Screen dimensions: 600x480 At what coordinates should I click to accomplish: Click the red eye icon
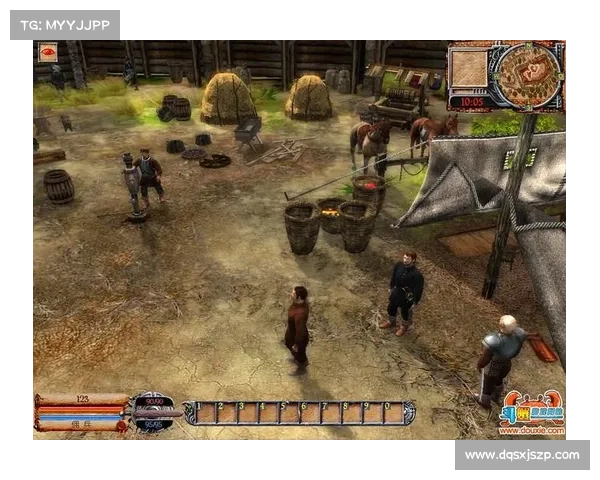47,52
